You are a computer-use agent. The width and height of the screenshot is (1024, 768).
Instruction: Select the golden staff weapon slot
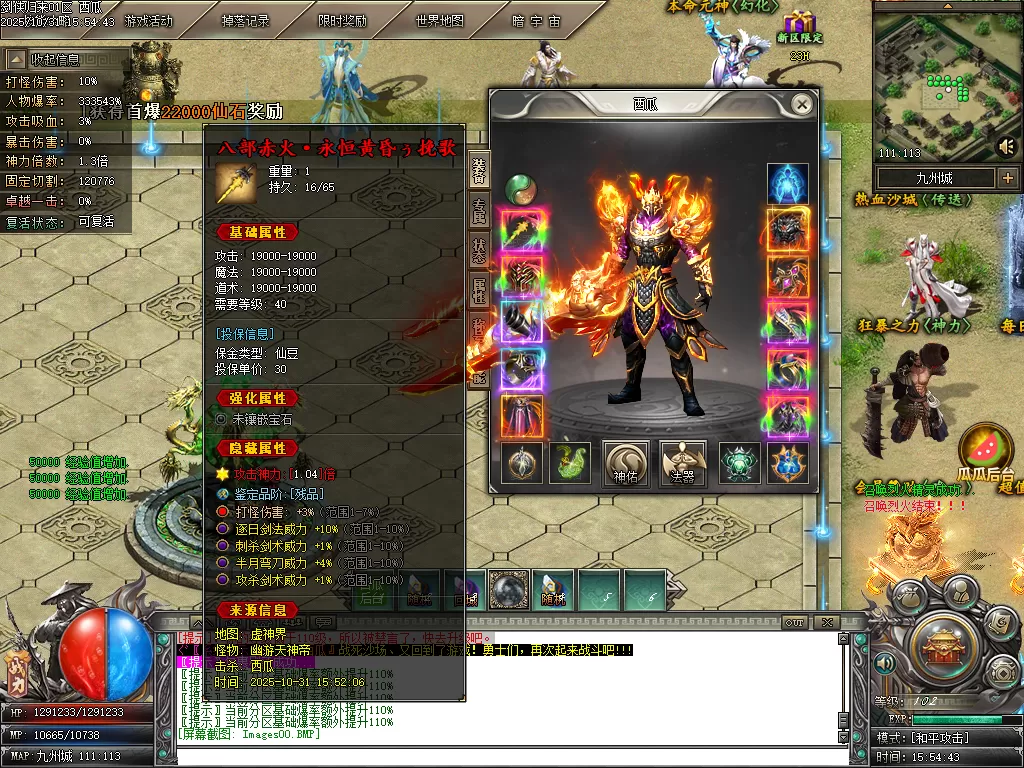[x=521, y=230]
